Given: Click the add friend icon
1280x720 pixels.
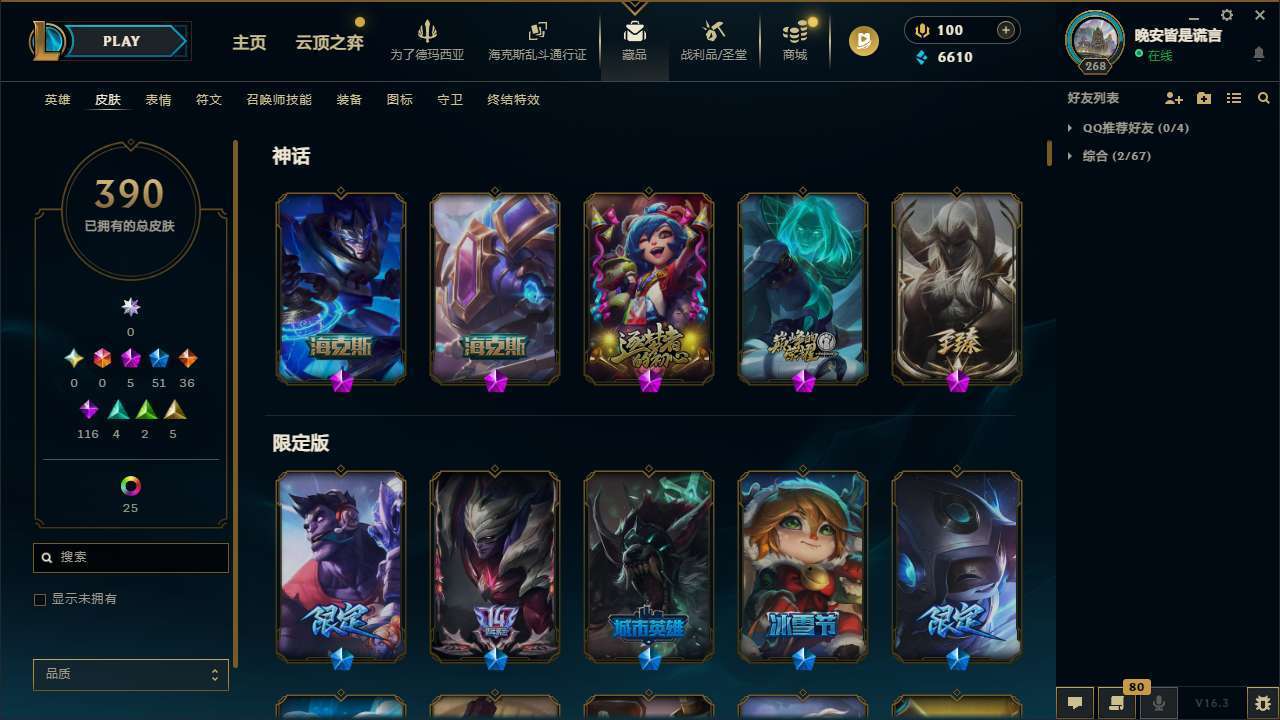Looking at the screenshot, I should (x=1174, y=98).
